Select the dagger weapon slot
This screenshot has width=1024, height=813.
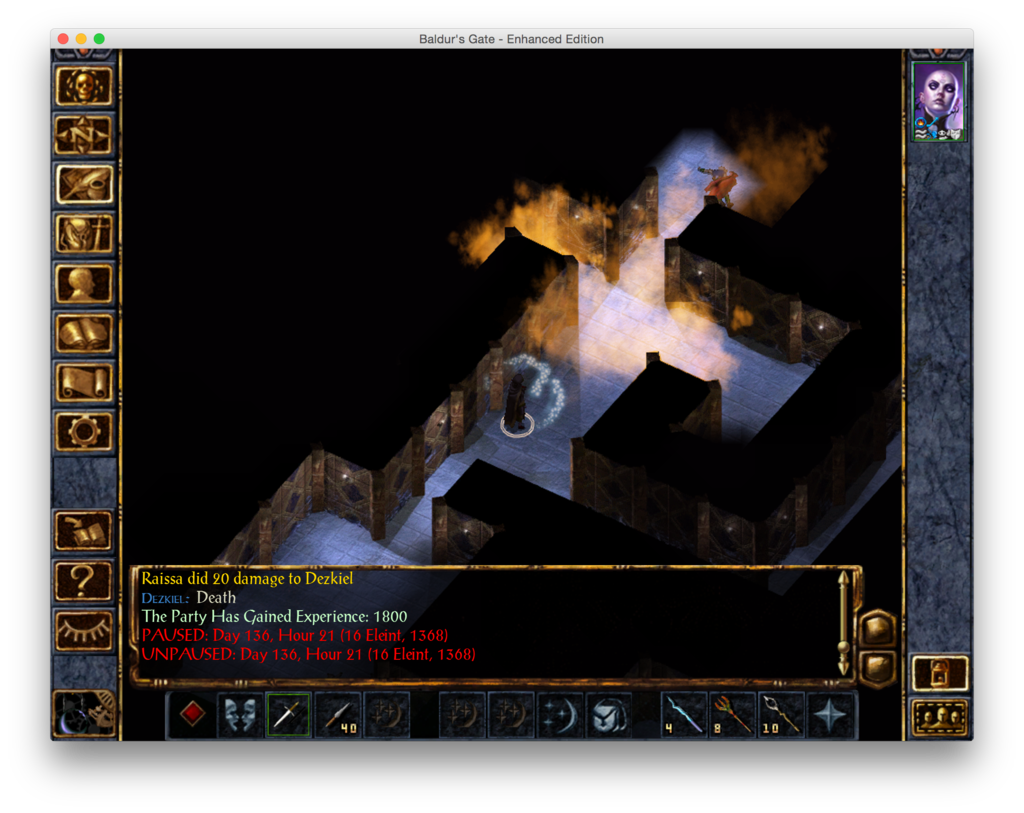[x=289, y=714]
